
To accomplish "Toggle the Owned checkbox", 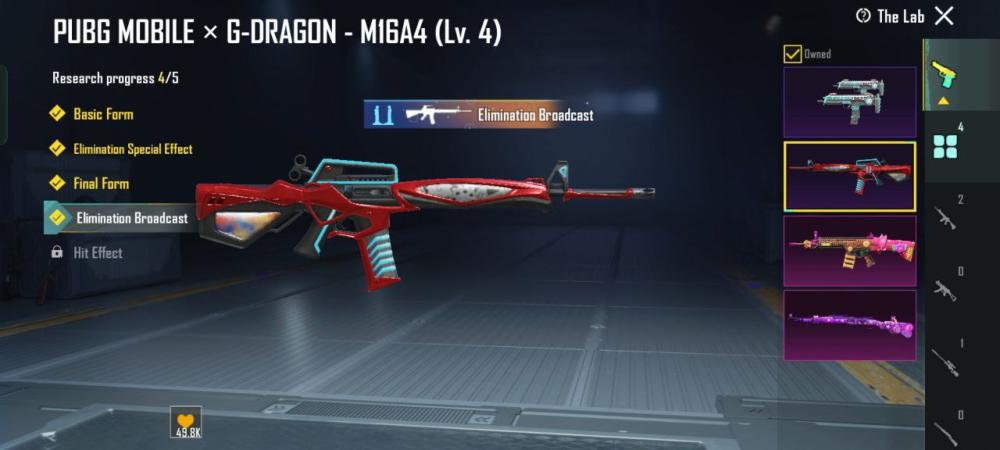I will click(792, 54).
